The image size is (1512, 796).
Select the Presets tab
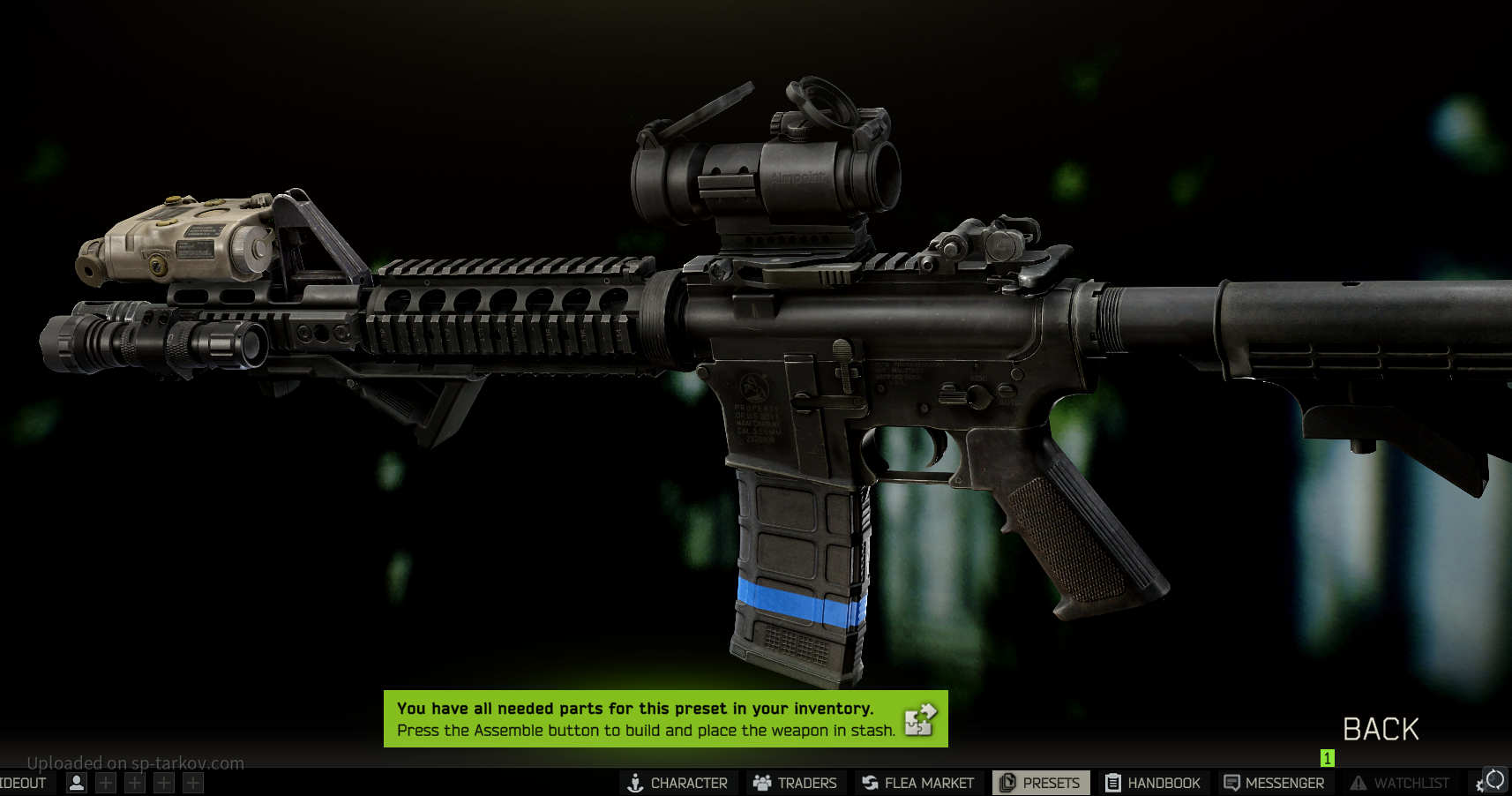(x=1040, y=783)
